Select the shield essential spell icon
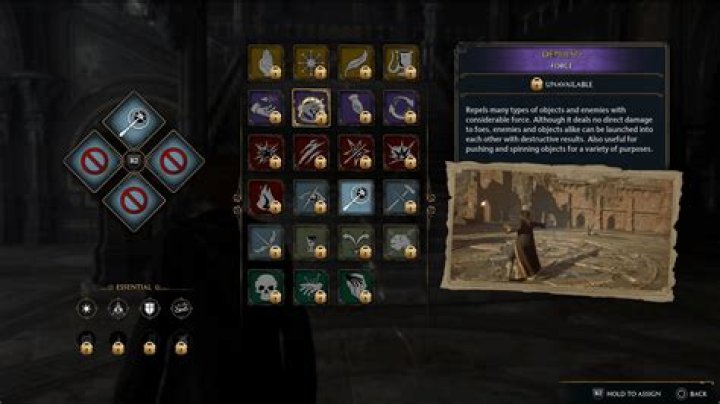720x404 pixels. click(x=149, y=308)
